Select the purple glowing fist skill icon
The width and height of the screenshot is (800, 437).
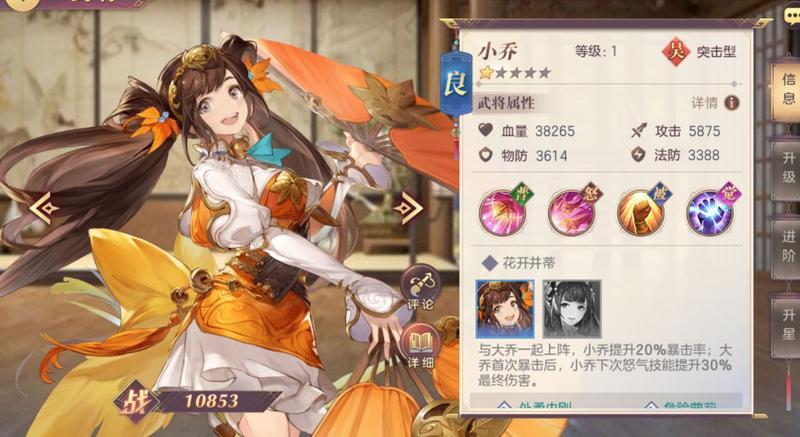tap(709, 210)
